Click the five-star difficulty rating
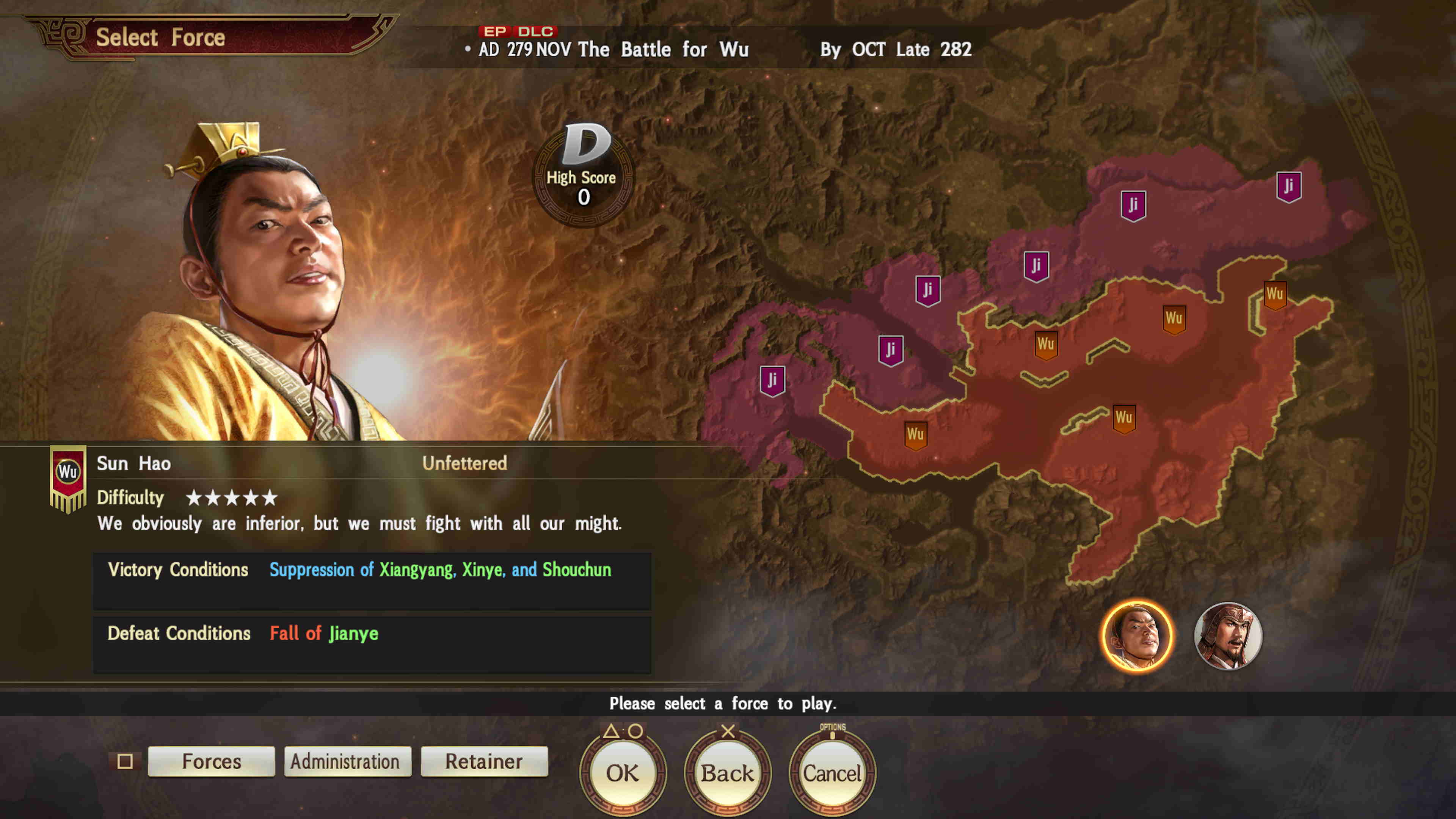Screen dimensions: 1456x819 tap(232, 498)
